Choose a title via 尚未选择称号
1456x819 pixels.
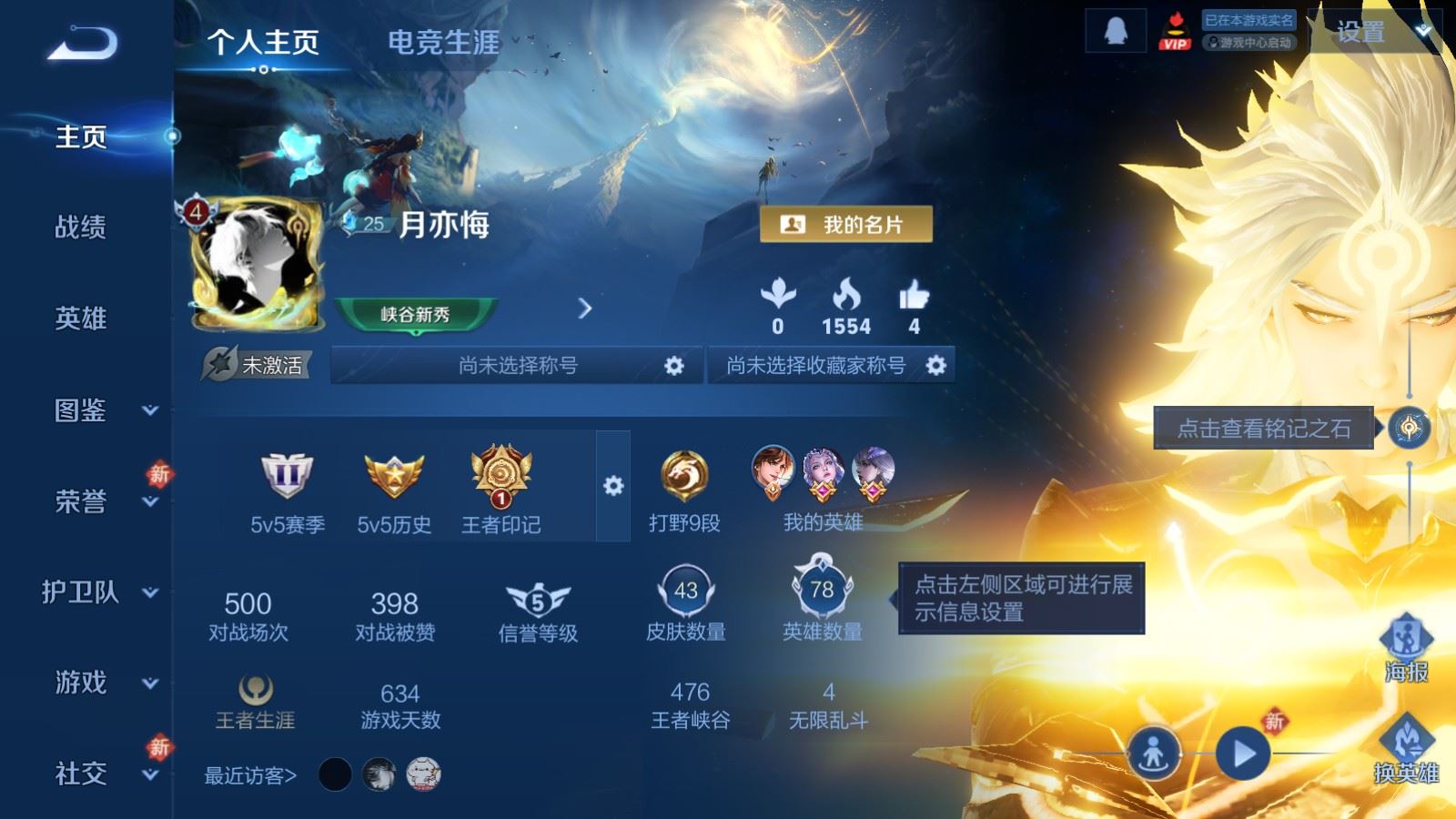517,366
